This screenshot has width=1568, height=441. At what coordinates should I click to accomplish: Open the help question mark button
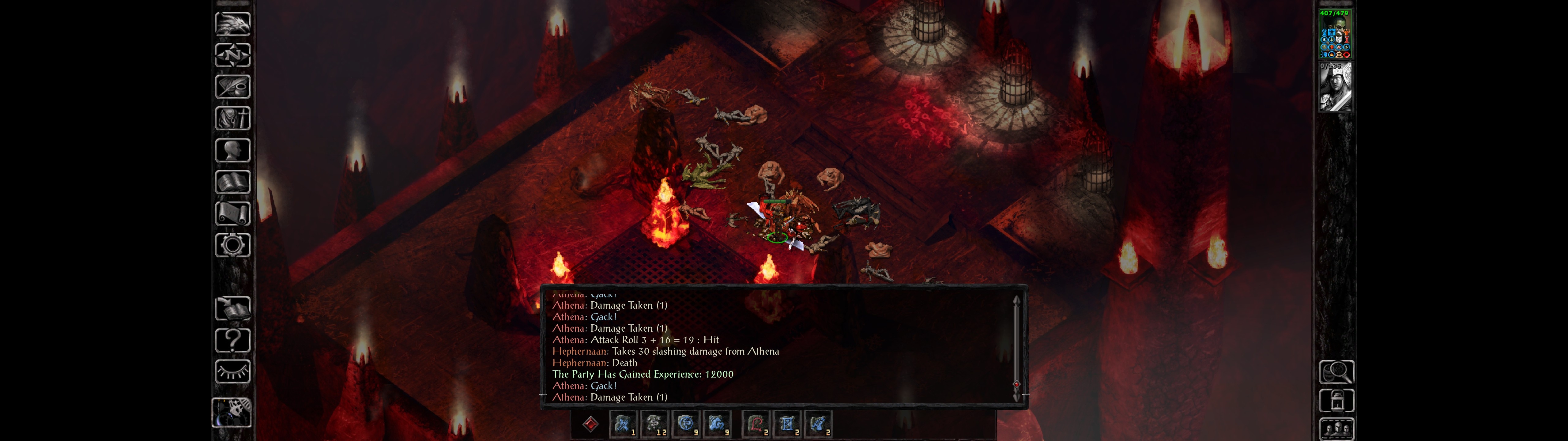(232, 340)
